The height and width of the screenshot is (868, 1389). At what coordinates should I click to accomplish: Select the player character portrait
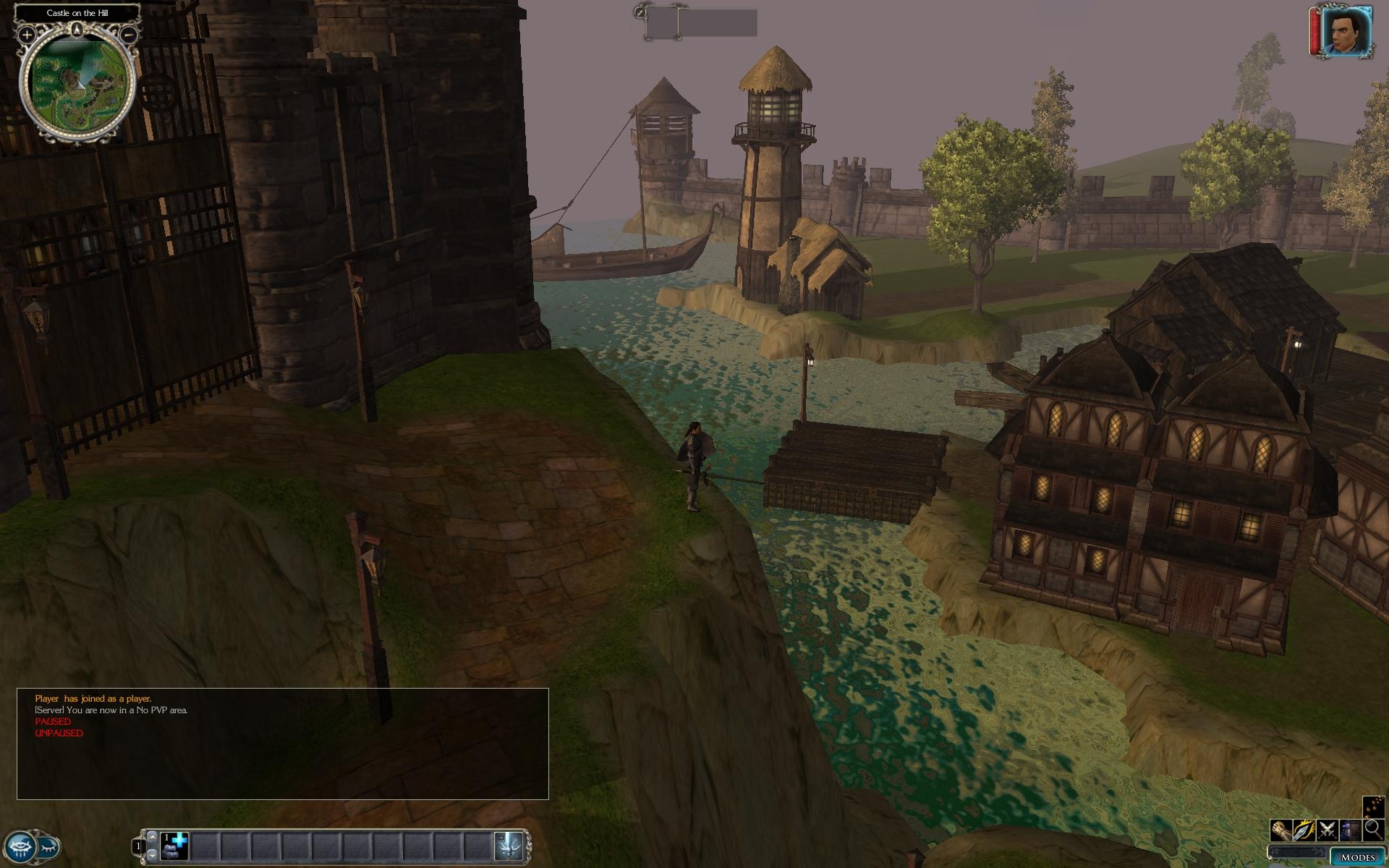click(1347, 32)
